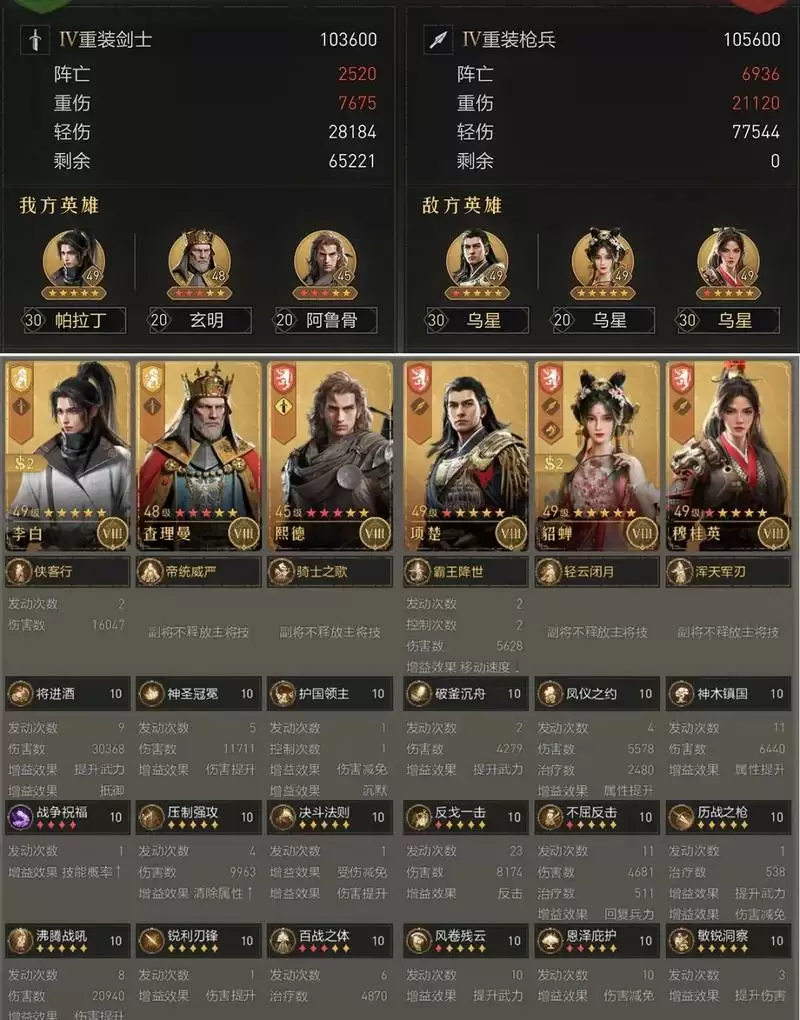The image size is (800, 1020).
Task: Select the 李白 hero card
Action: [x=68, y=455]
